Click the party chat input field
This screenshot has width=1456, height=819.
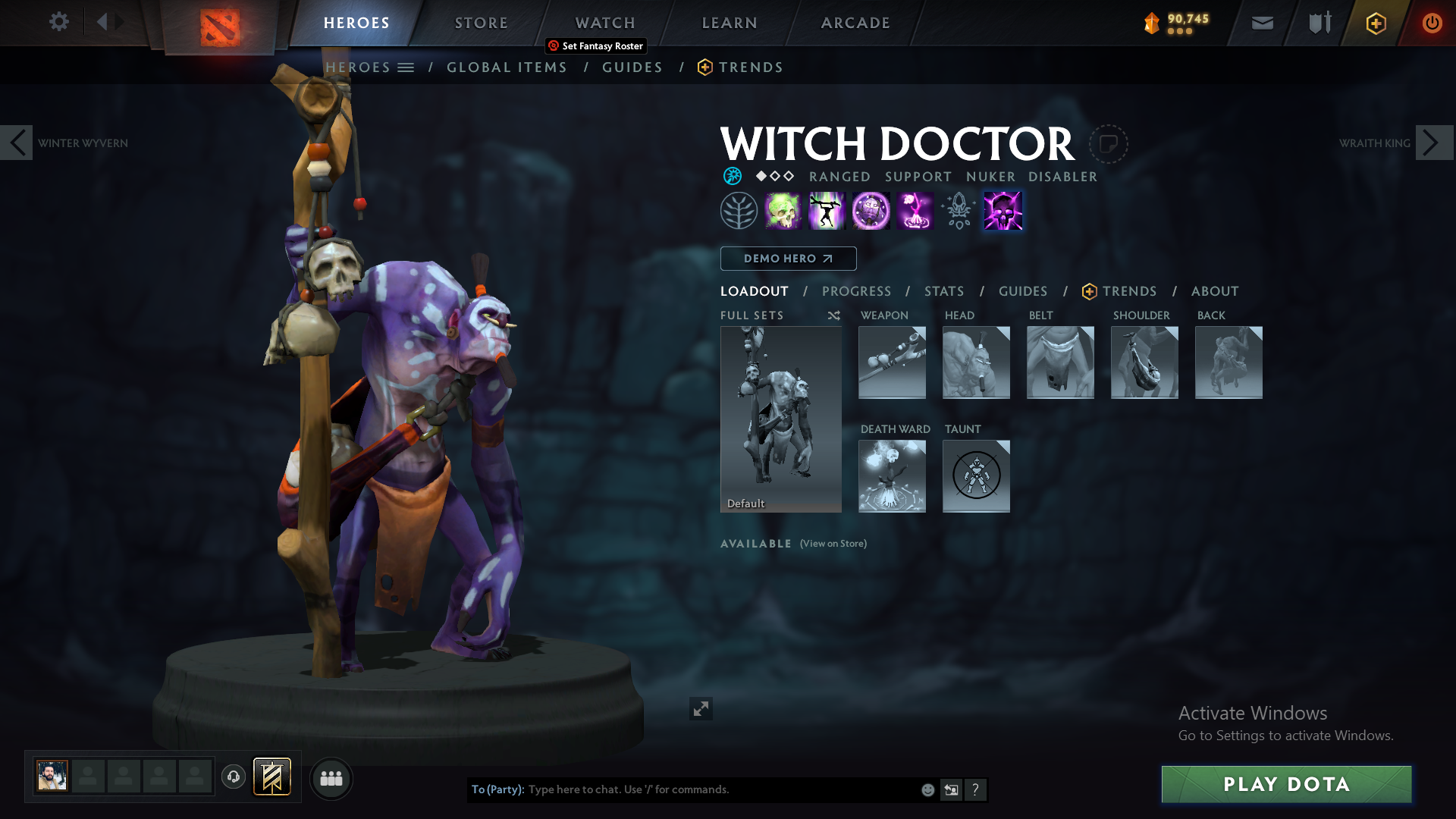pos(682,789)
